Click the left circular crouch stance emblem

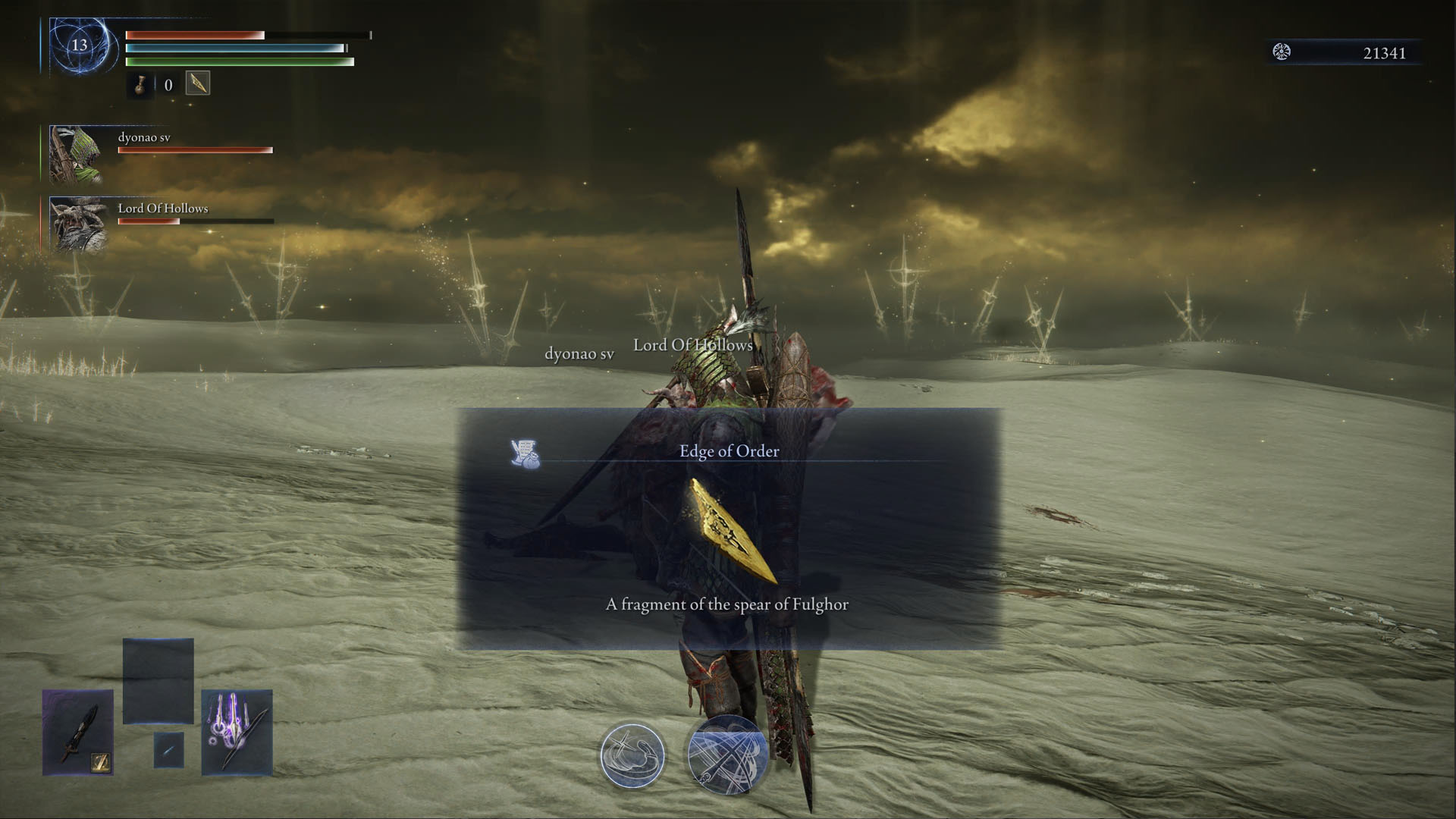pos(632,755)
